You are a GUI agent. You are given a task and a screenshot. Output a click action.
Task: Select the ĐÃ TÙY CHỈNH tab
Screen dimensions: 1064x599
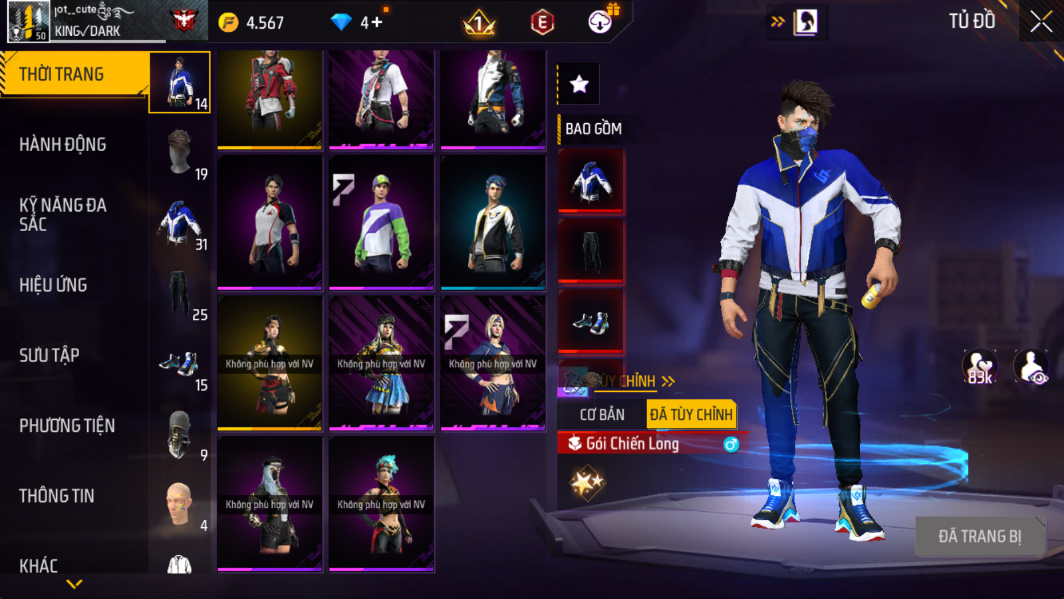point(691,414)
